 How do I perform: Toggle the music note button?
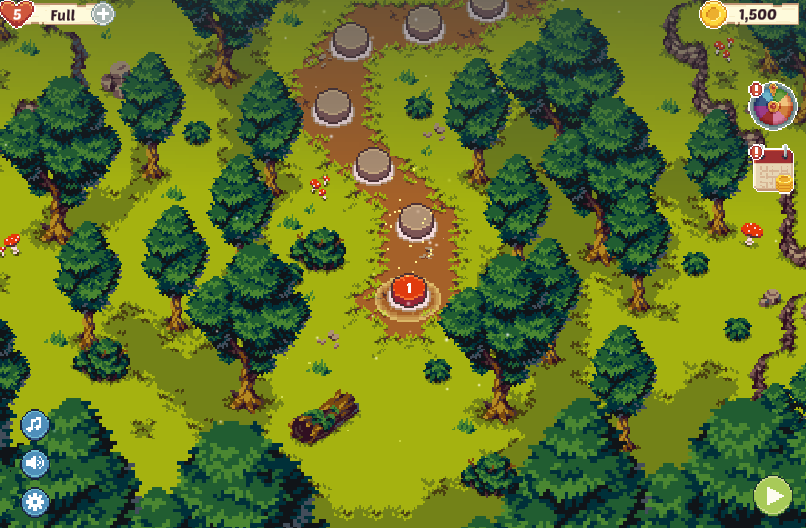(35, 424)
